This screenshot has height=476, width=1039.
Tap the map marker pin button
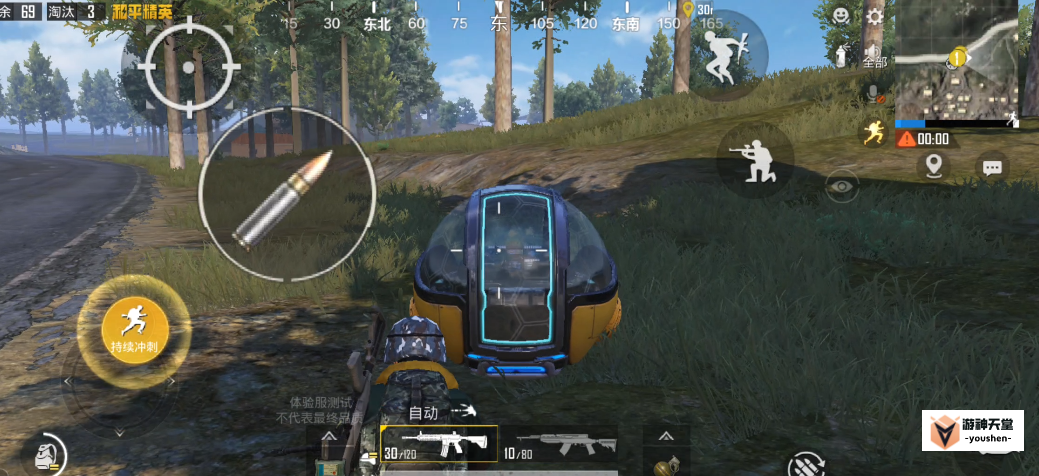point(935,166)
